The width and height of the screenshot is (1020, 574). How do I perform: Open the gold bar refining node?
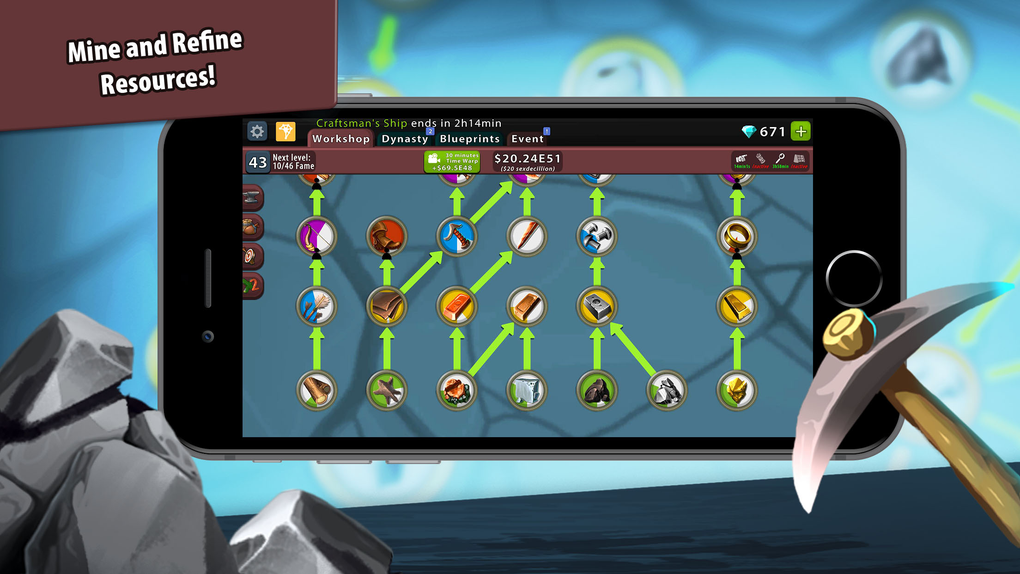coord(736,306)
